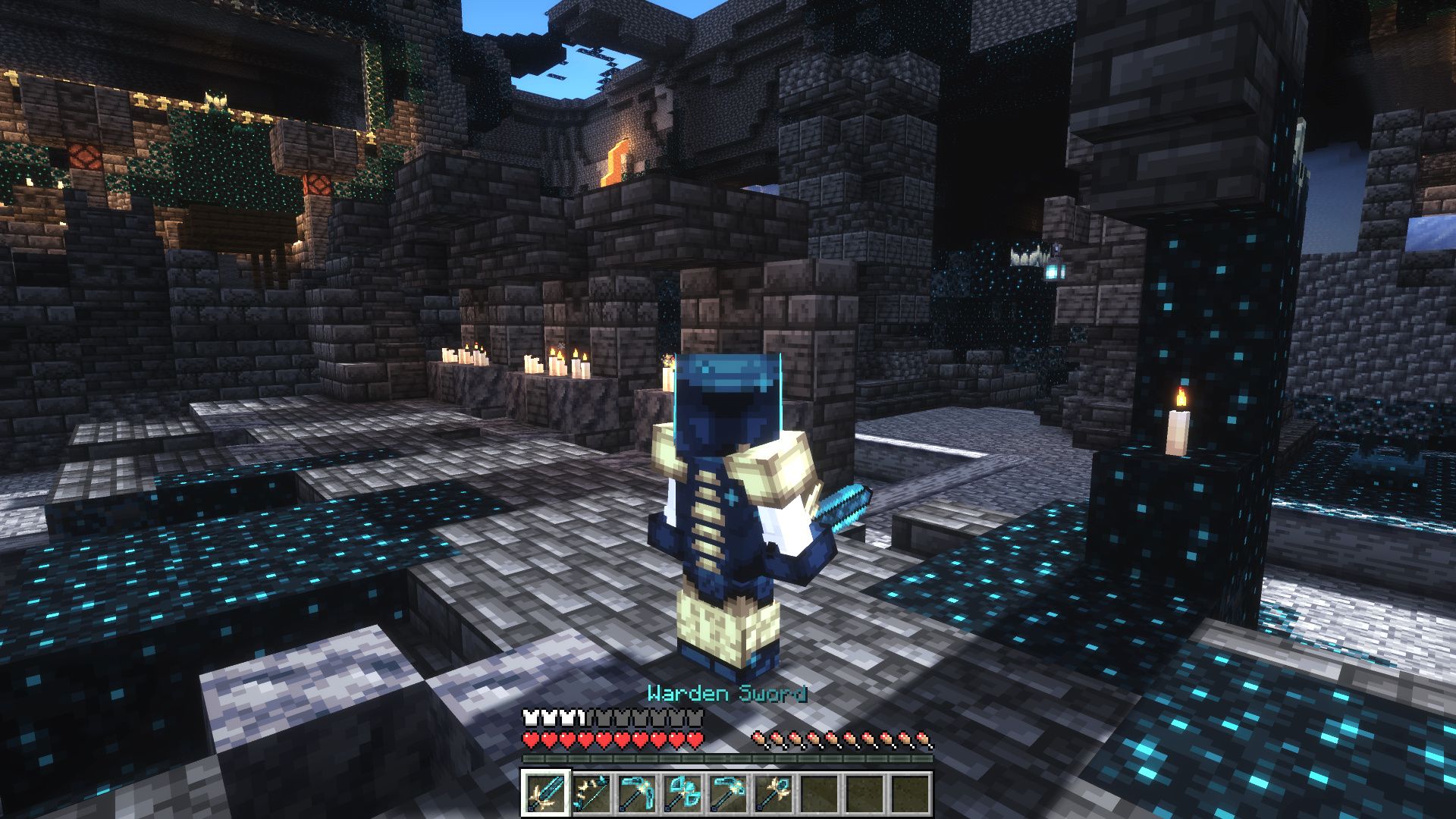This screenshot has height=819, width=1456.
Task: Click the leftmost heart in the health bar
Action: 531,738
